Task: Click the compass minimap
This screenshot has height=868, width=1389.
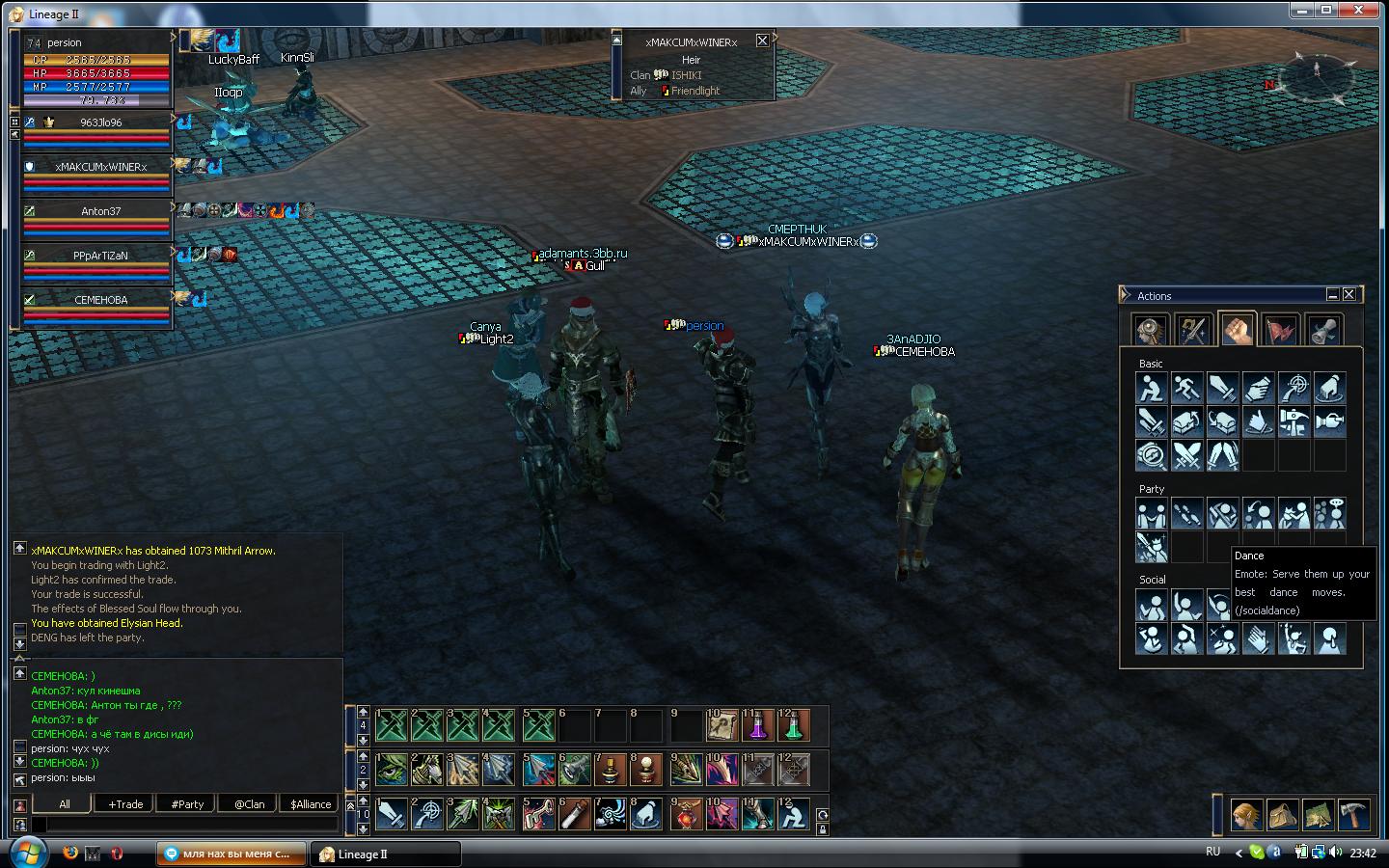Action: pyautogui.click(x=1317, y=79)
